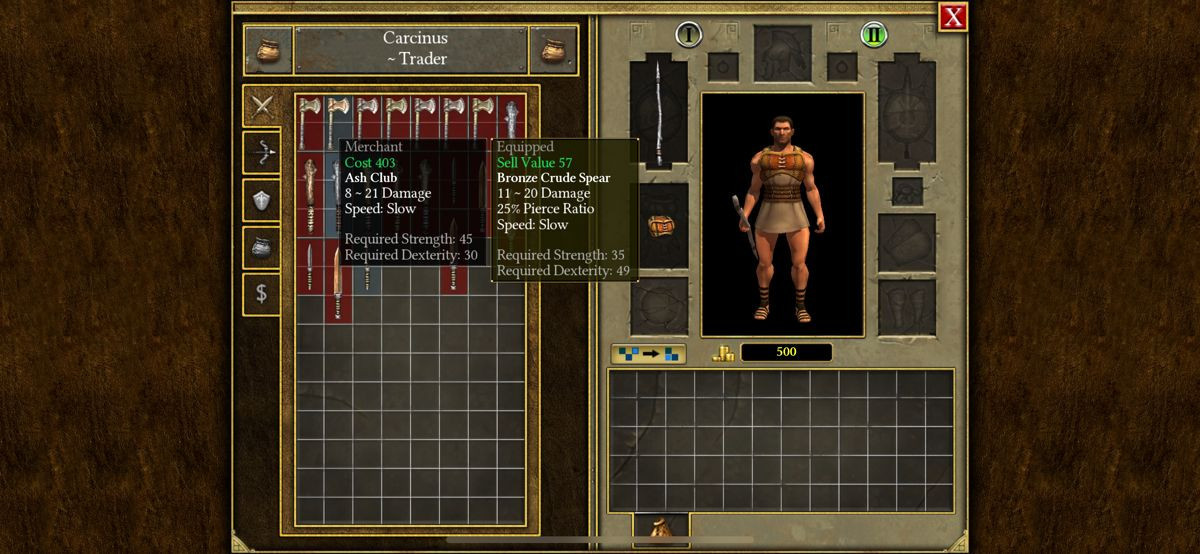Select the equipped Bronze Crude Spear slot
This screenshot has height=554, width=1200.
658,110
